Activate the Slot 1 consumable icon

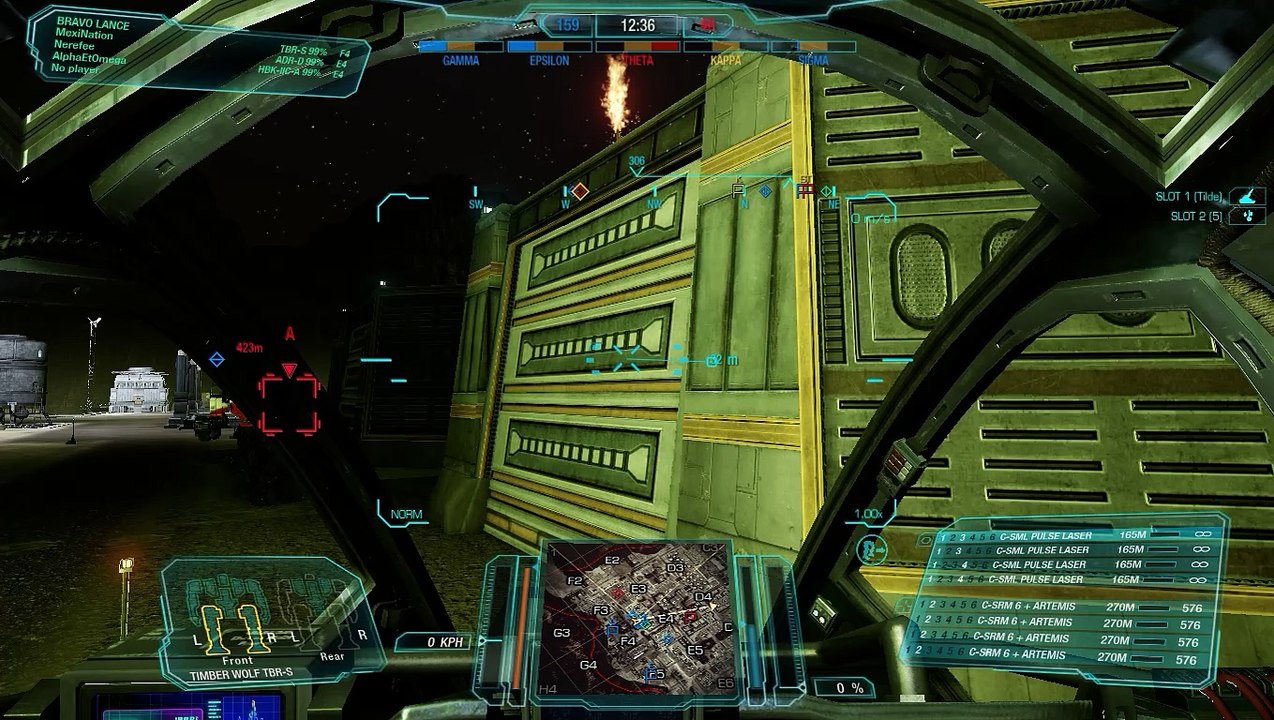[1247, 197]
